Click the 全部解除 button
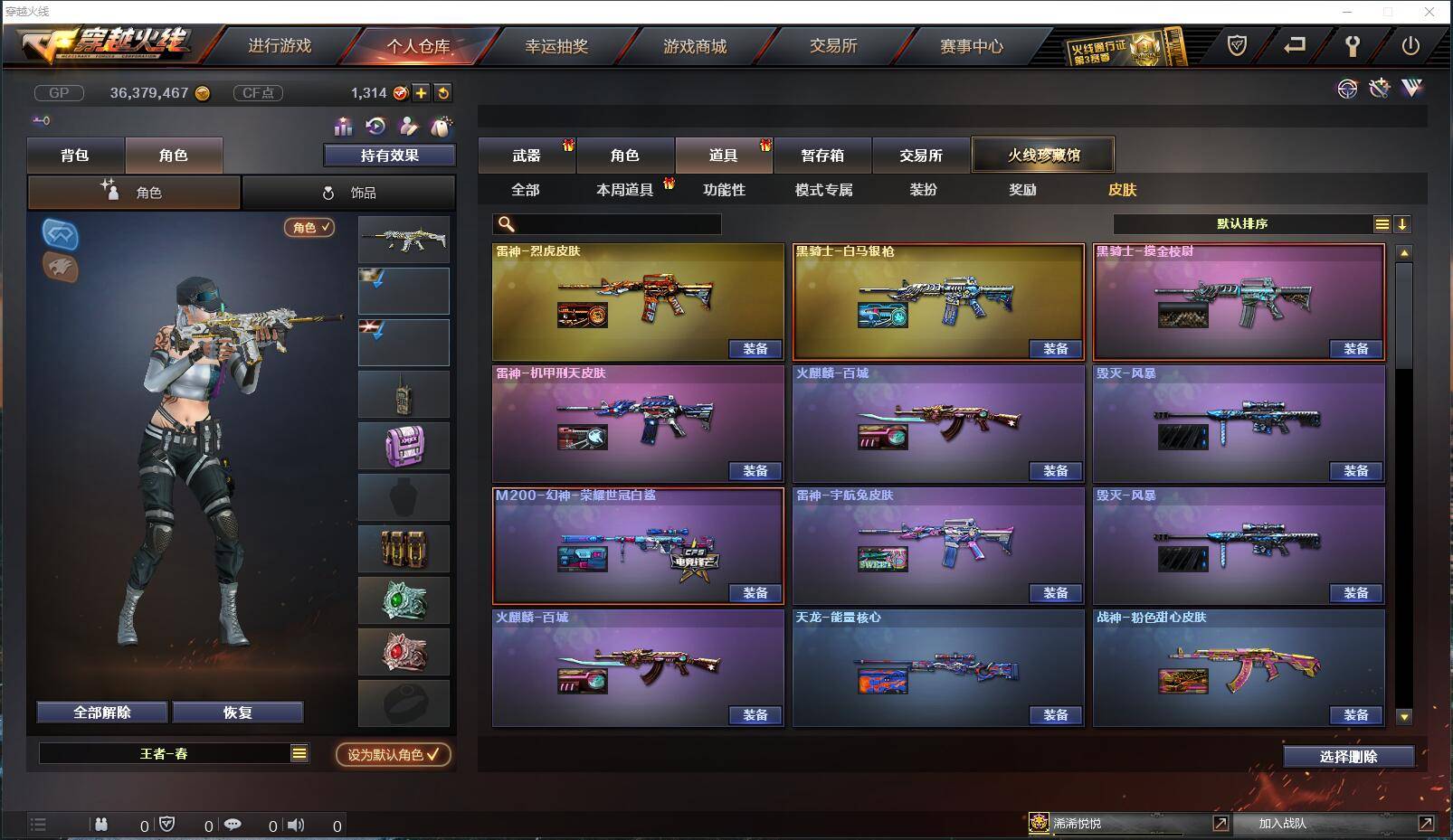Image resolution: width=1453 pixels, height=840 pixels. [x=101, y=713]
